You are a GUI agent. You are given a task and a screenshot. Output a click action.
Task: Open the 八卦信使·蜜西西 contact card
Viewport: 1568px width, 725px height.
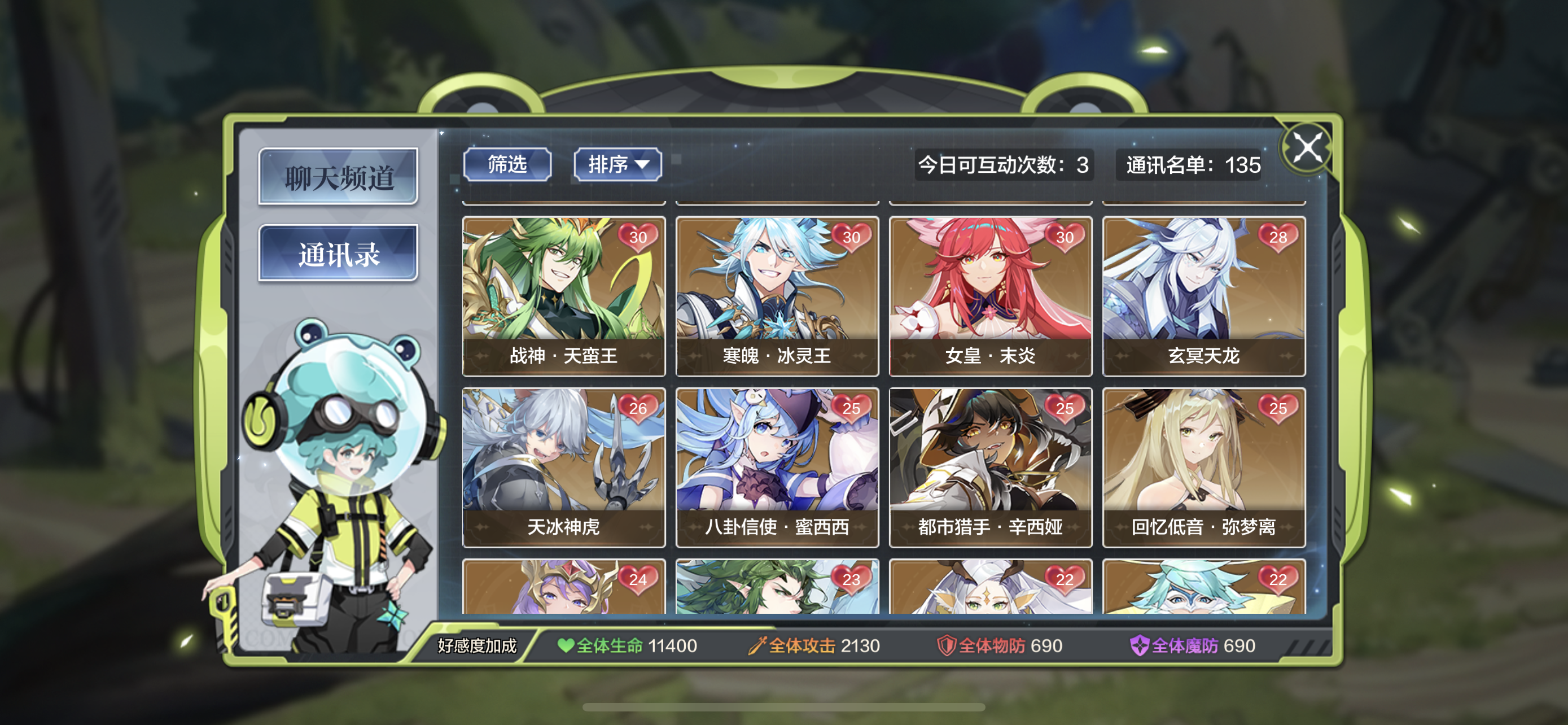pyautogui.click(x=777, y=467)
